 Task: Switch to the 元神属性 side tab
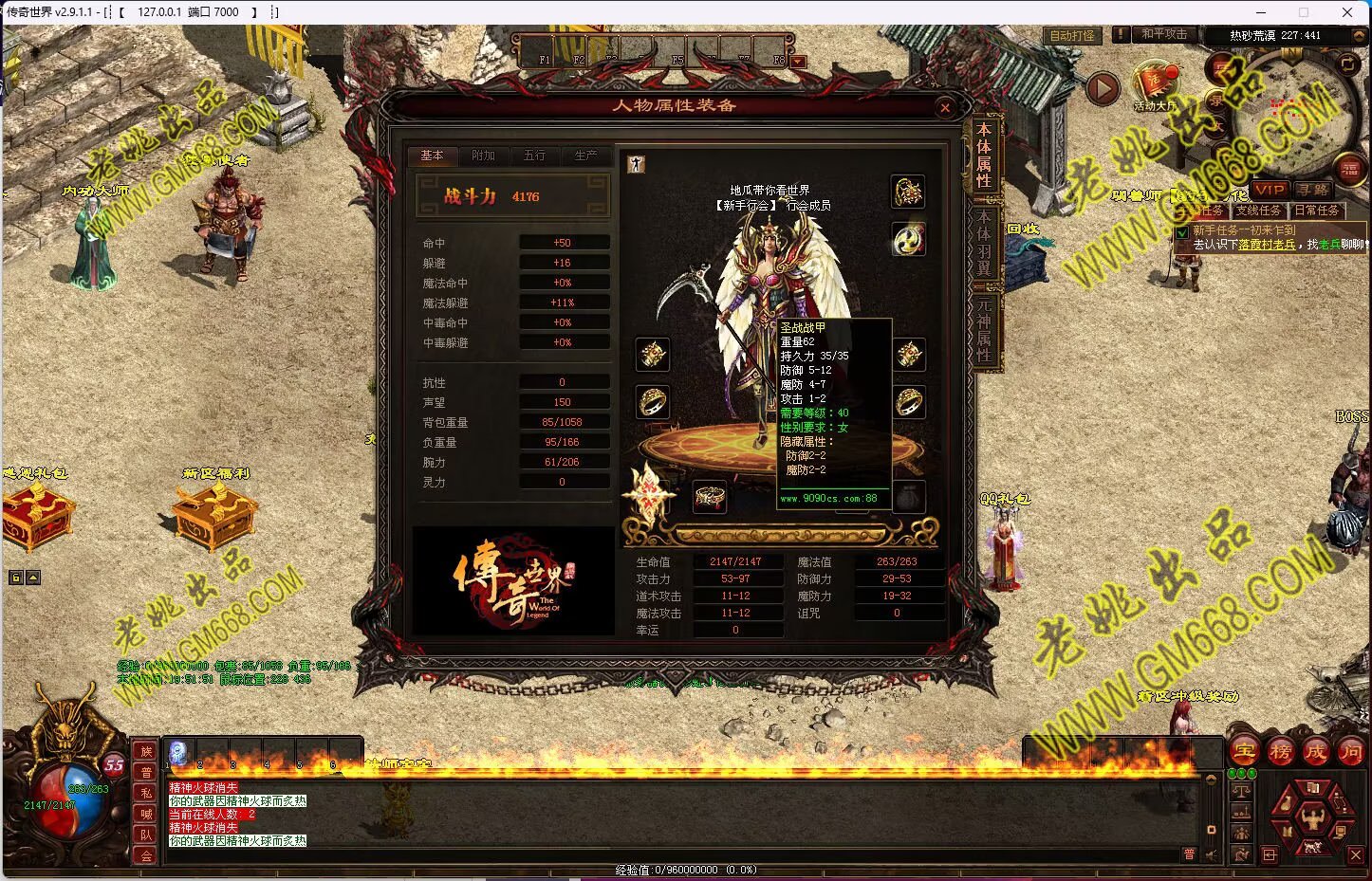(x=984, y=329)
